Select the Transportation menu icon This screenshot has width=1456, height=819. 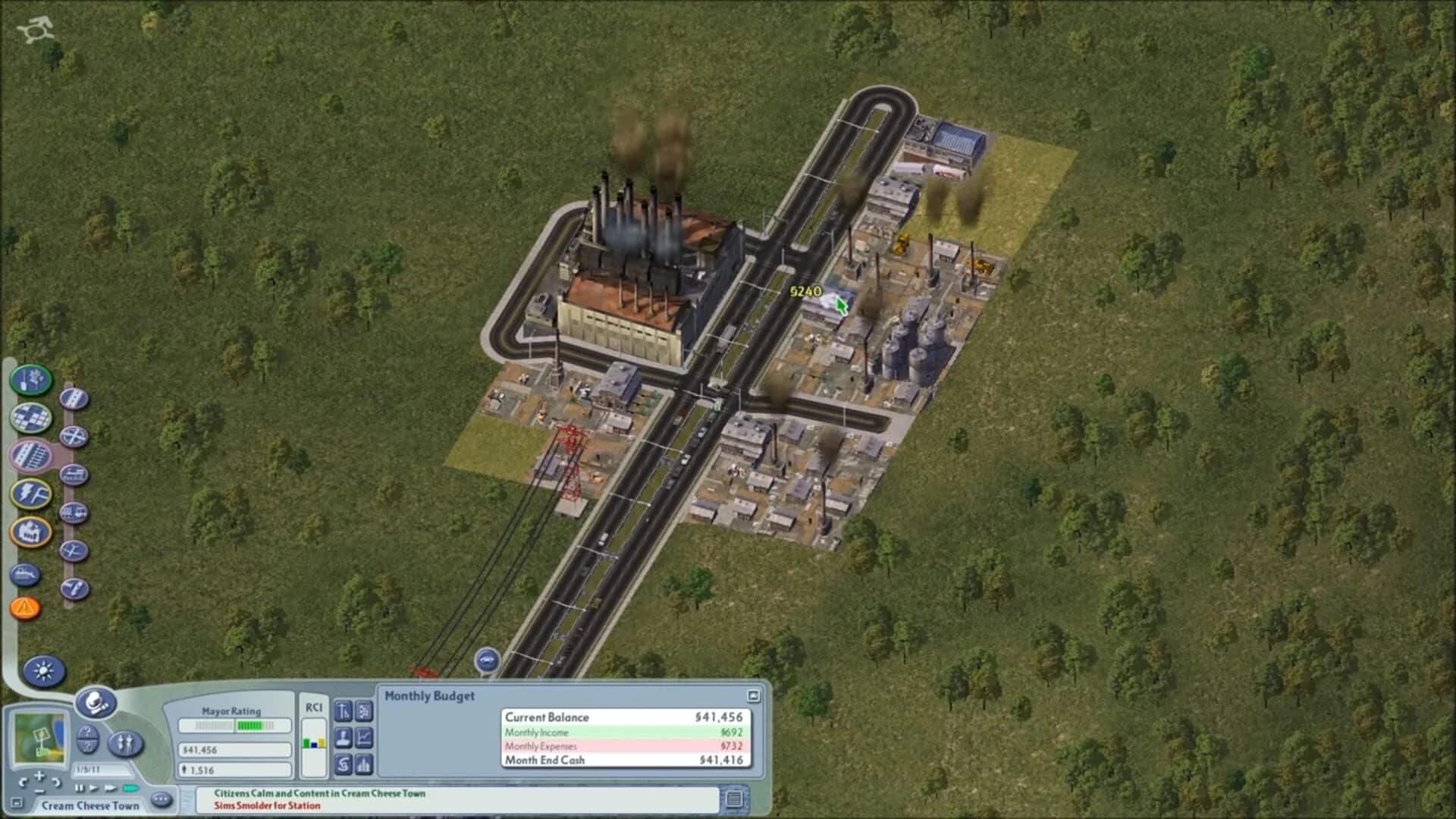point(31,455)
